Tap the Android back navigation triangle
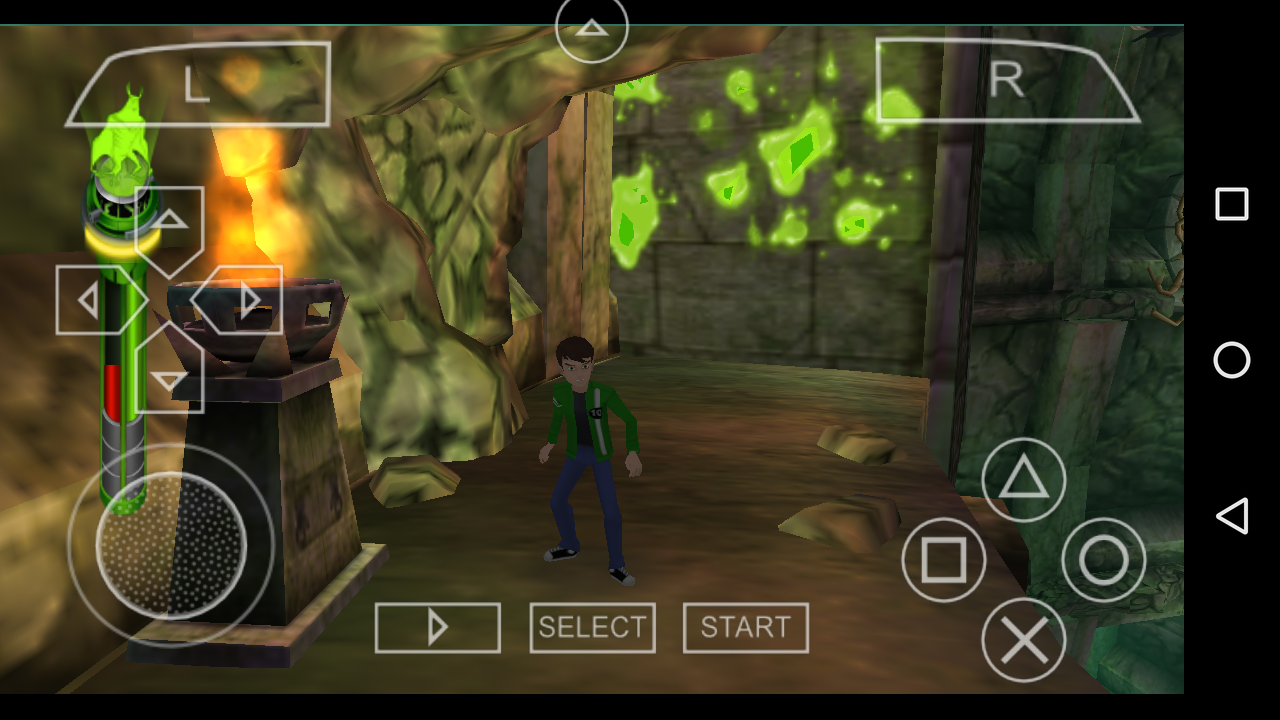 [x=1232, y=516]
